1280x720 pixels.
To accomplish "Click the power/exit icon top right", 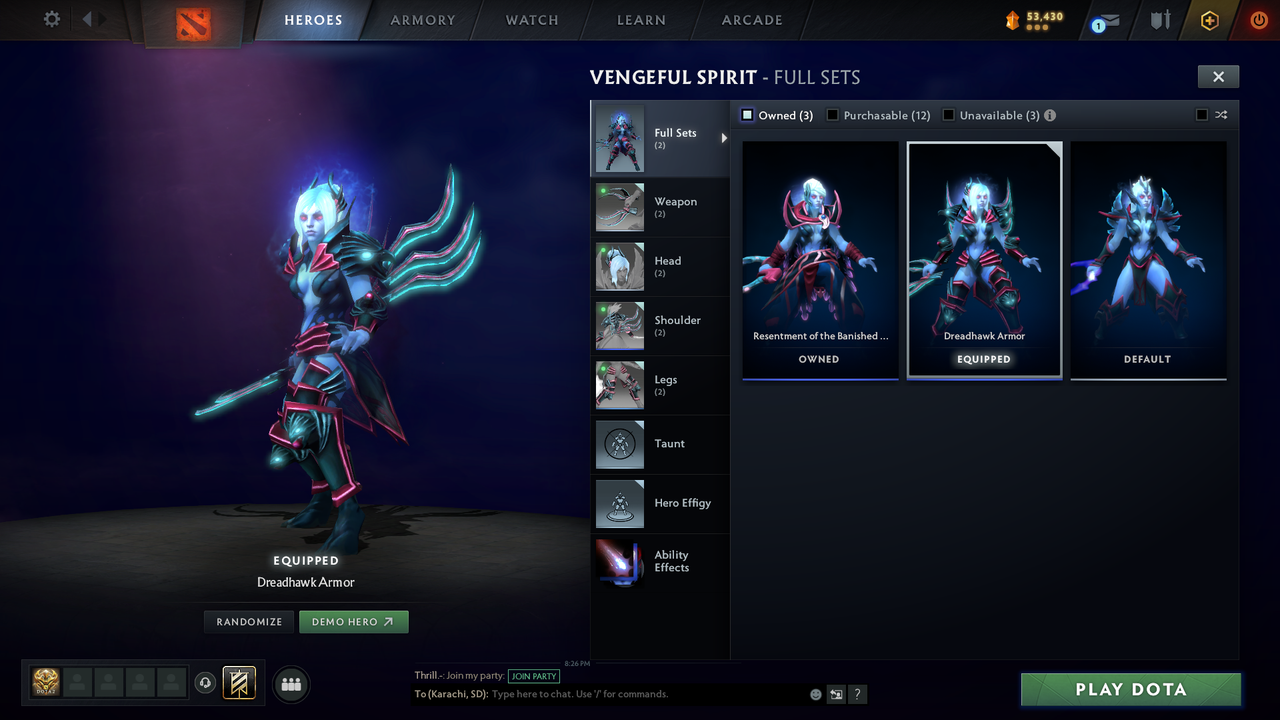I will pyautogui.click(x=1258, y=20).
